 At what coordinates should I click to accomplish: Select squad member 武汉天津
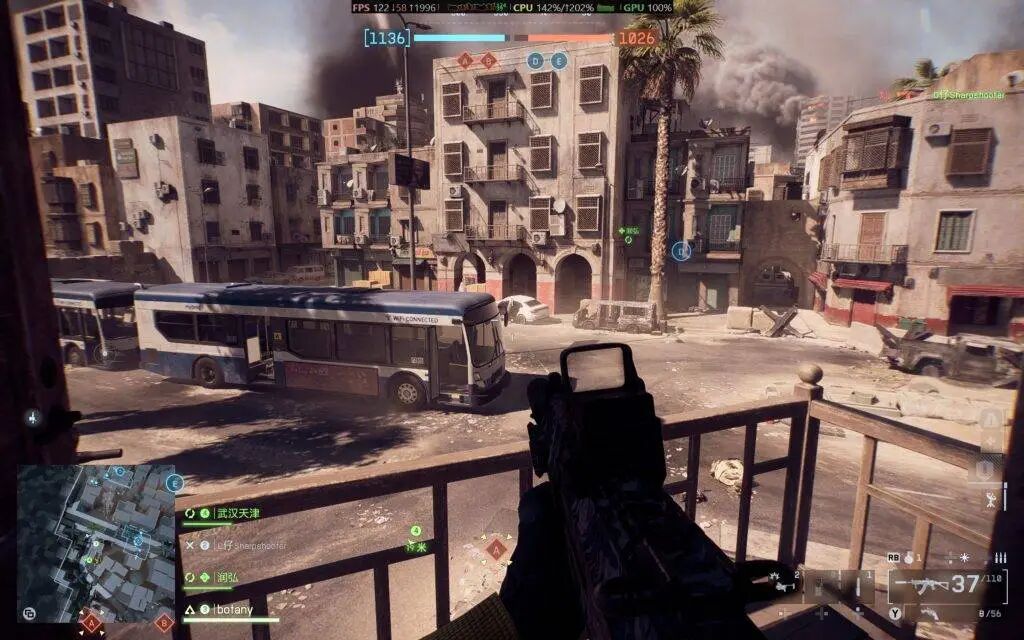237,513
